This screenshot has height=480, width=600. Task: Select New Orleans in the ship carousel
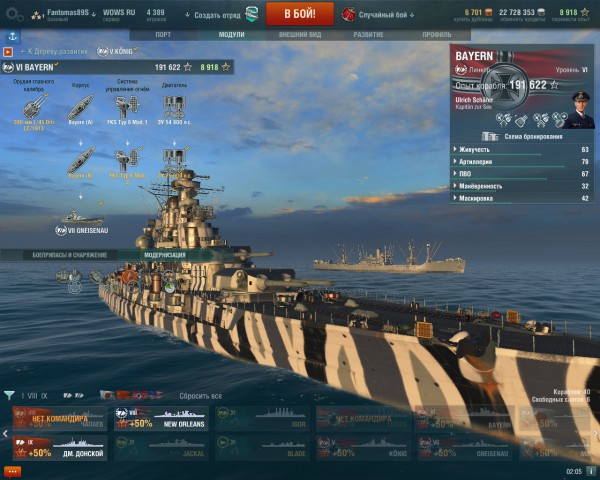(x=160, y=419)
